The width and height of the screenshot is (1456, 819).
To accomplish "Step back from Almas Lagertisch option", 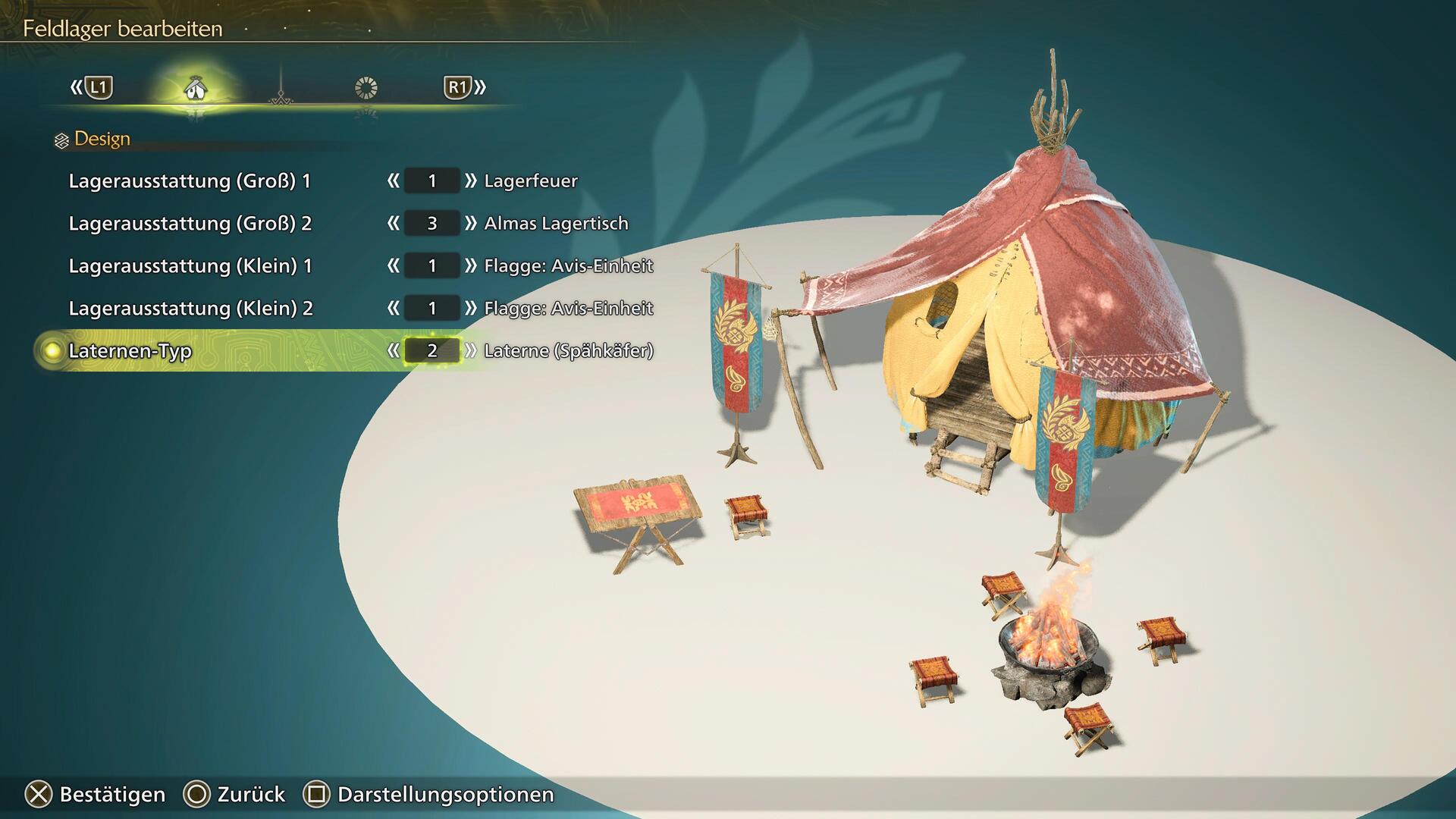I will (x=393, y=224).
